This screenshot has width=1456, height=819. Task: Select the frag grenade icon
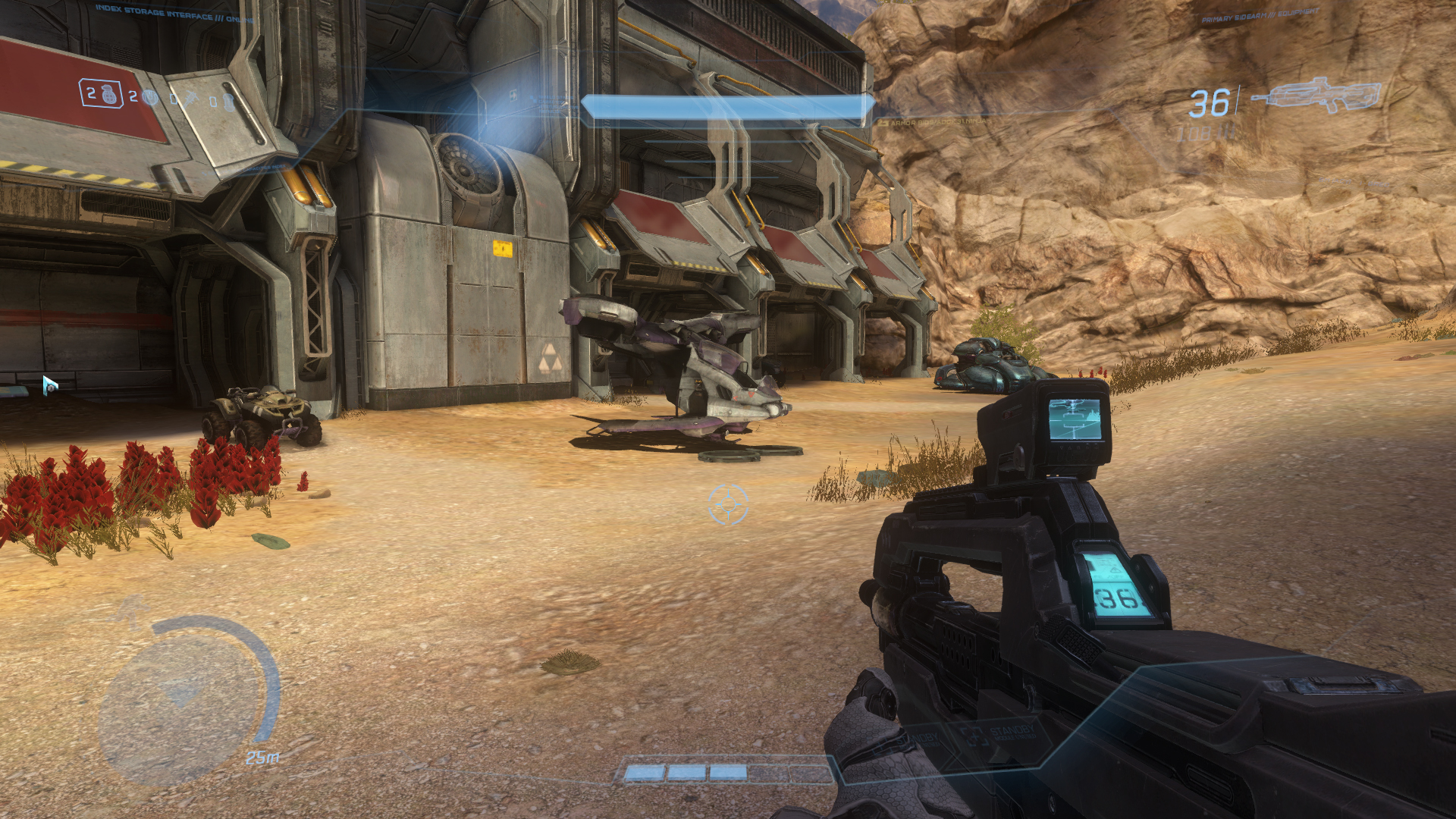pyautogui.click(x=108, y=94)
